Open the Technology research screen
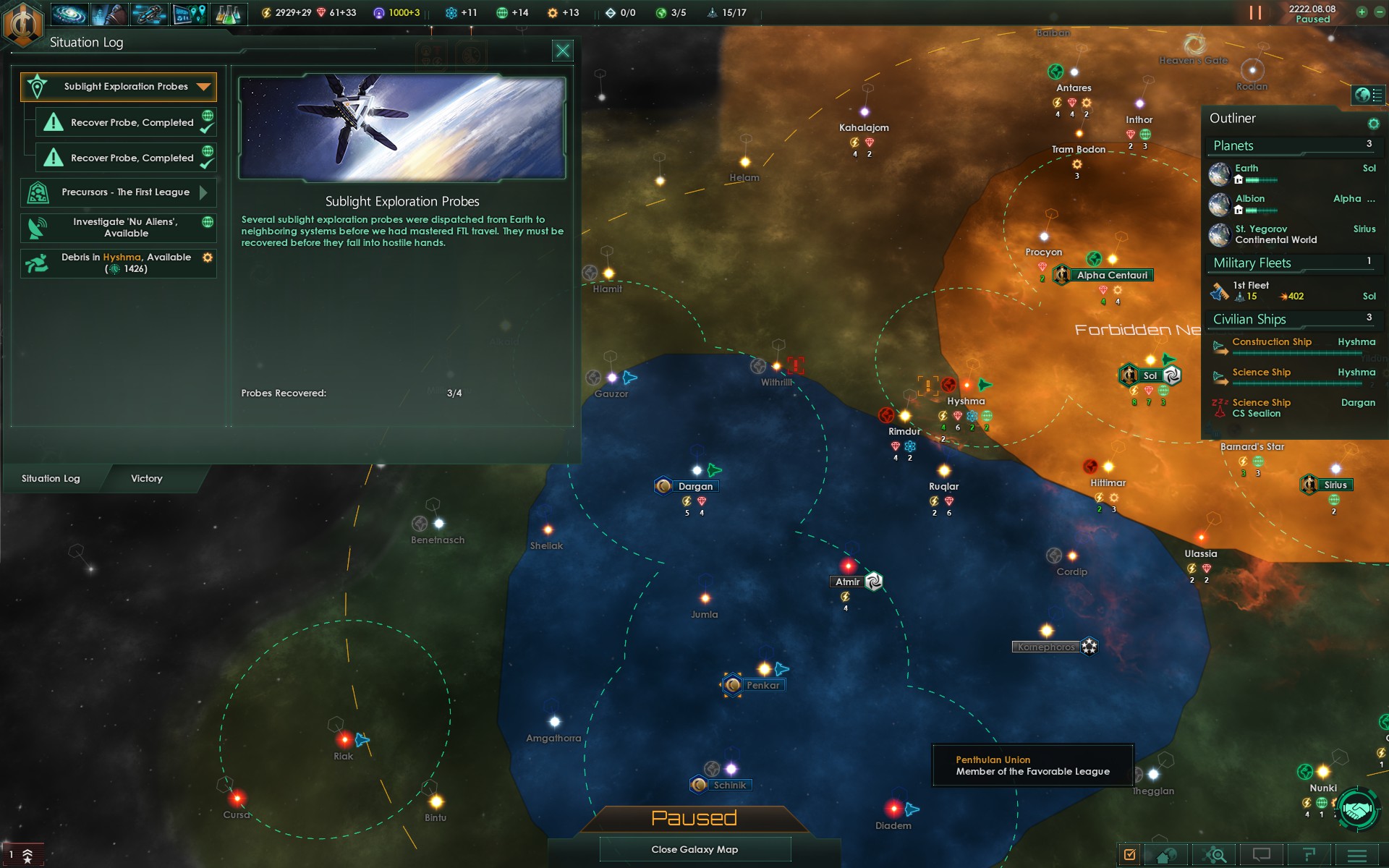Viewport: 1389px width, 868px height. (229, 13)
